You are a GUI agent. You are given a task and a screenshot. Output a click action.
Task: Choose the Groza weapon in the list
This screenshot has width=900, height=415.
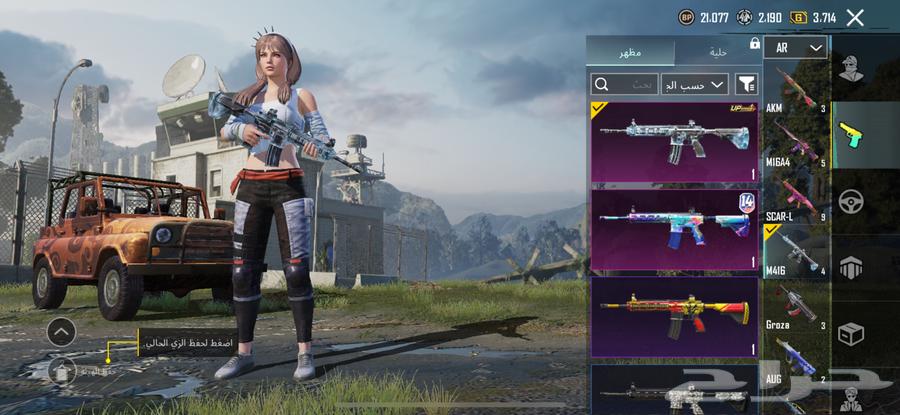[x=796, y=306]
